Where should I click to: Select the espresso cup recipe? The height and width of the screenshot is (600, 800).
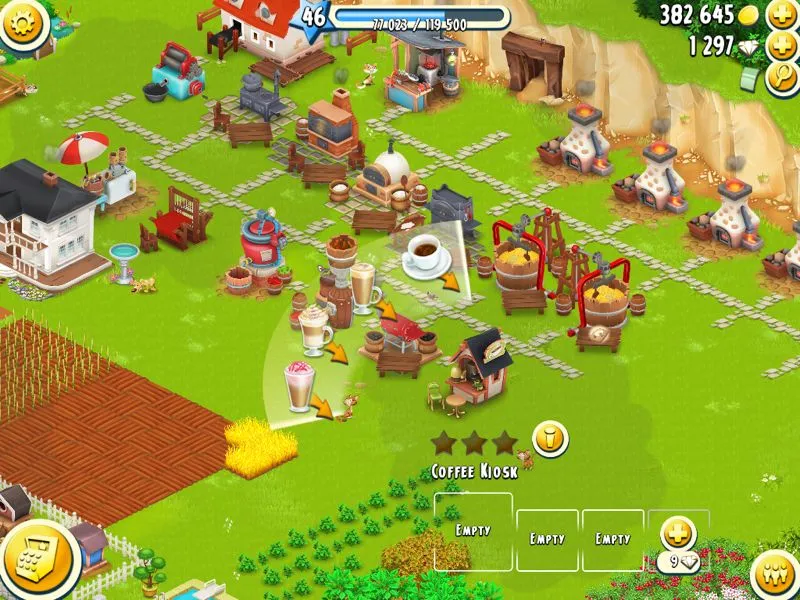point(425,257)
